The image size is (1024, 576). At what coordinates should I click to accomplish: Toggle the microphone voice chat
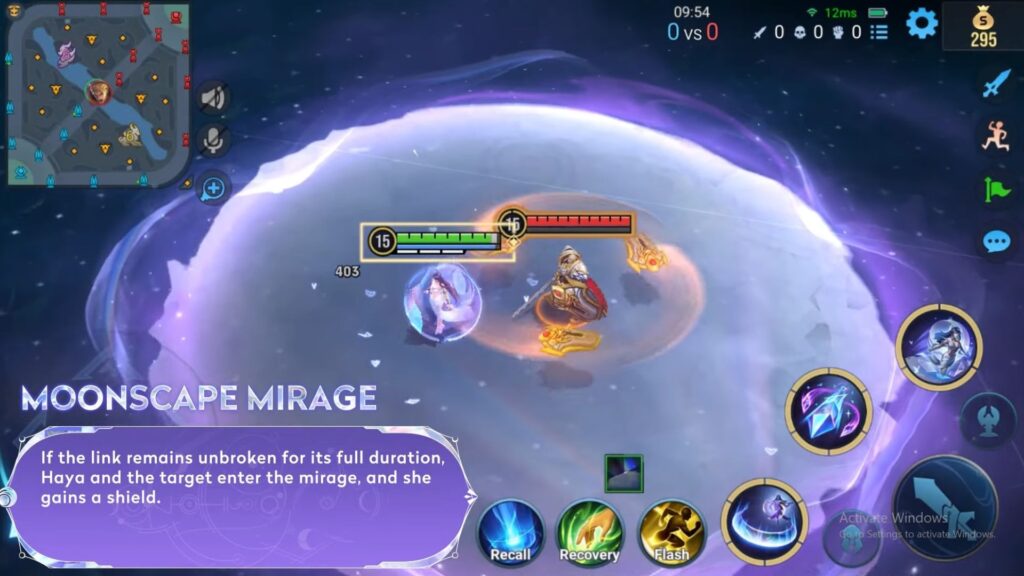pos(212,141)
